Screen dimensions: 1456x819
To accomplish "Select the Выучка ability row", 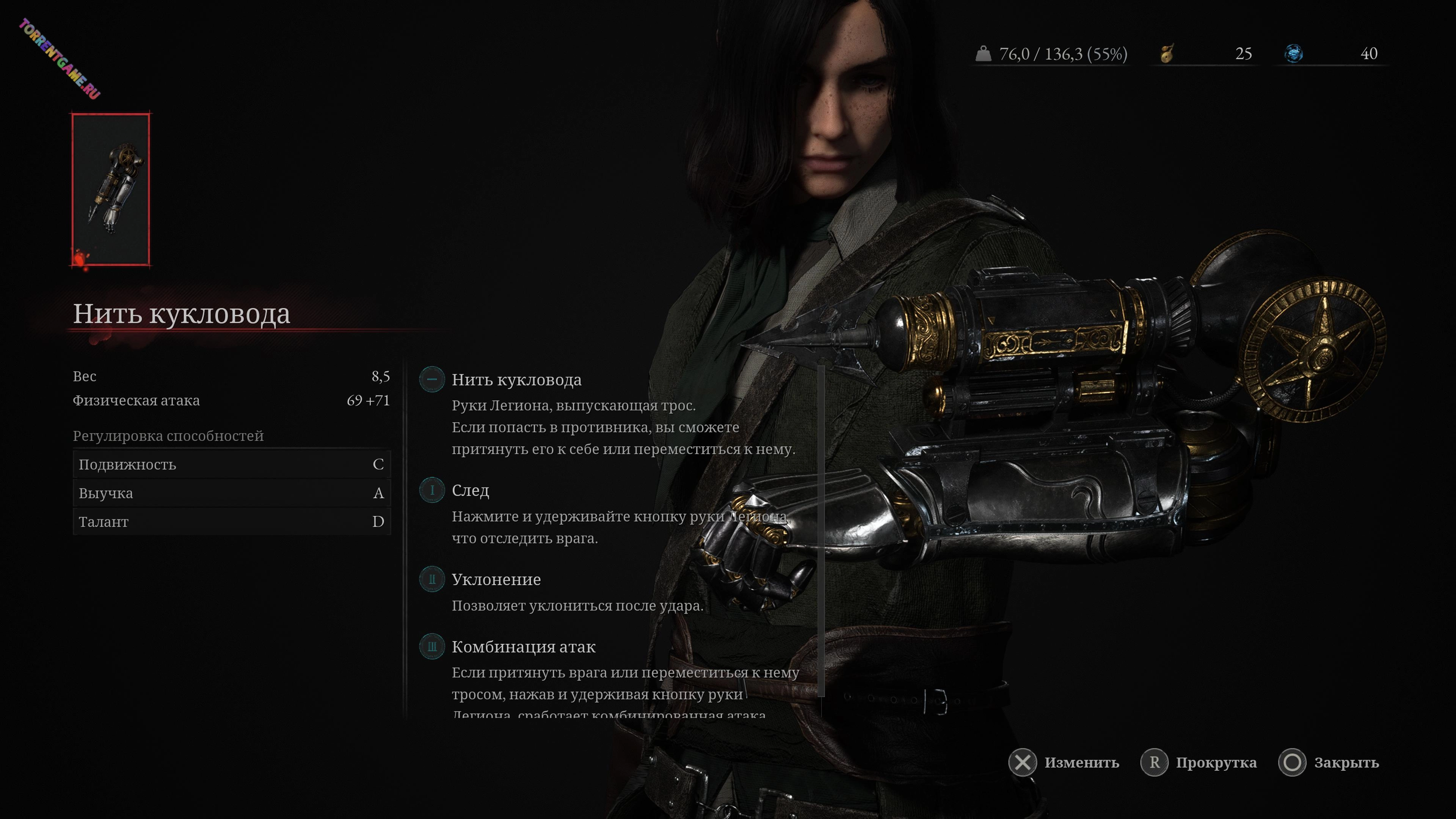I will 231,493.
